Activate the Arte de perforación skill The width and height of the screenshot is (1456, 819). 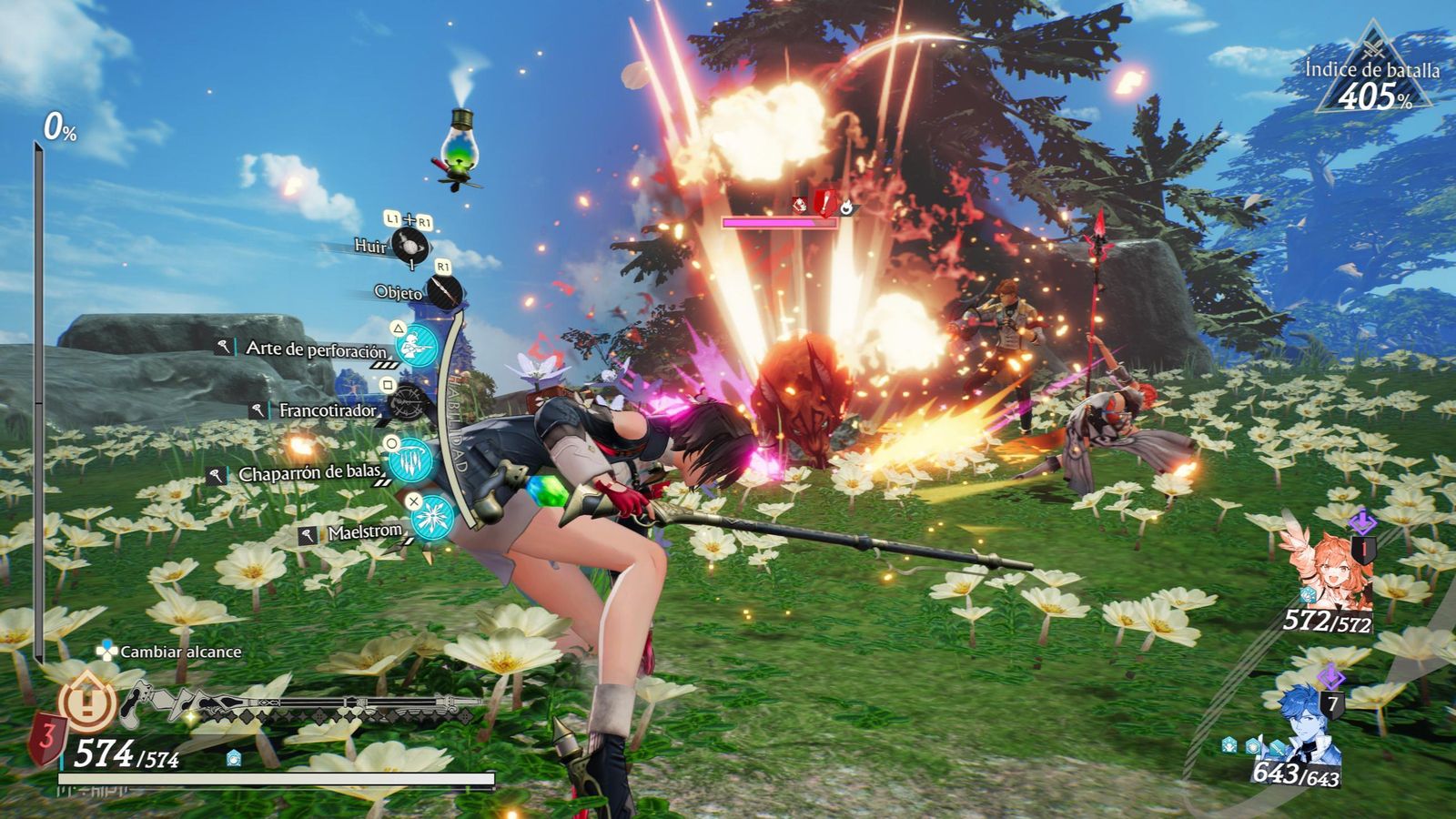coord(418,349)
